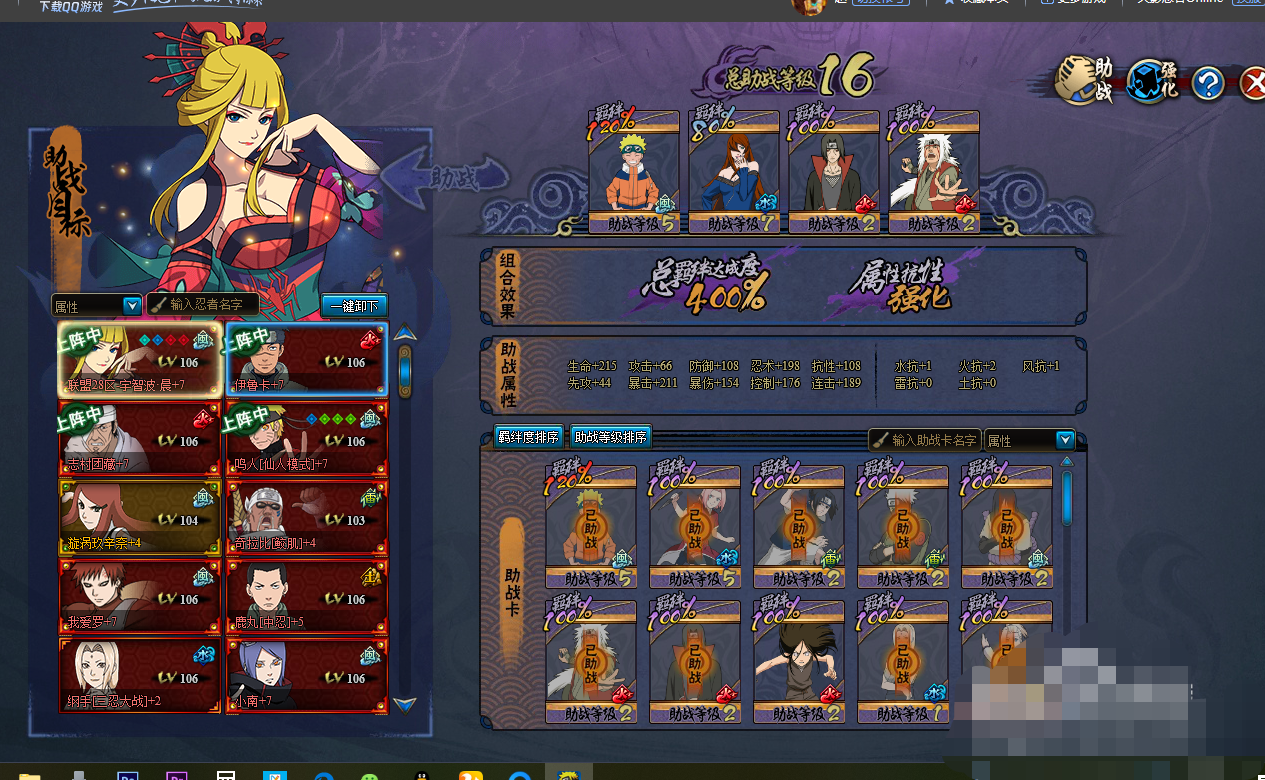Choose the 漩涡玖辛奈+4 ninja entry
This screenshot has height=780, width=1265.
pos(140,517)
